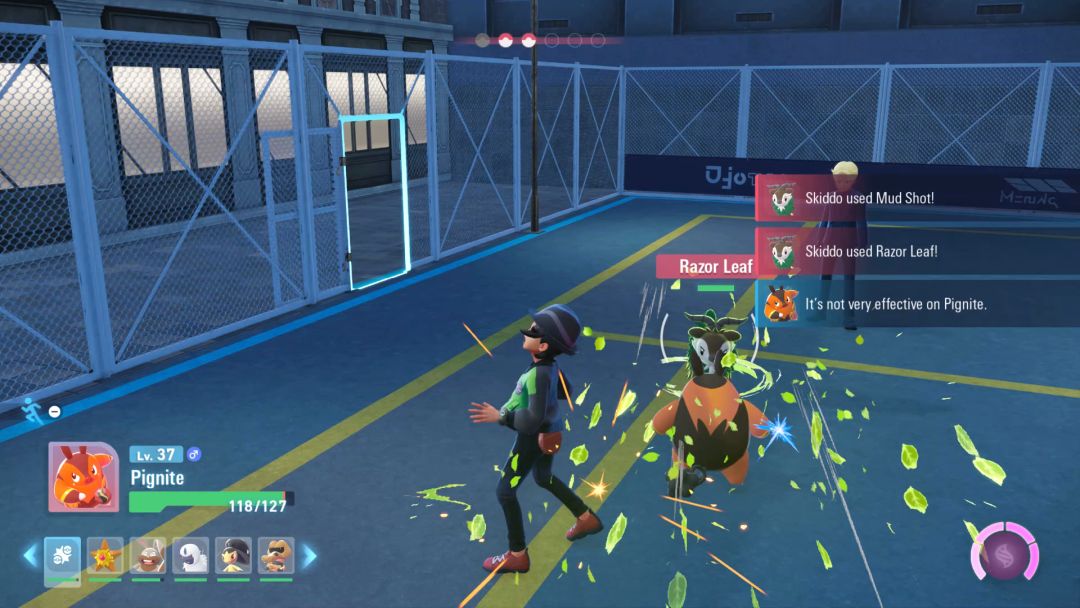Screen dimensions: 1080x608
Task: Select the Bunnelby party slot
Action: 148,555
